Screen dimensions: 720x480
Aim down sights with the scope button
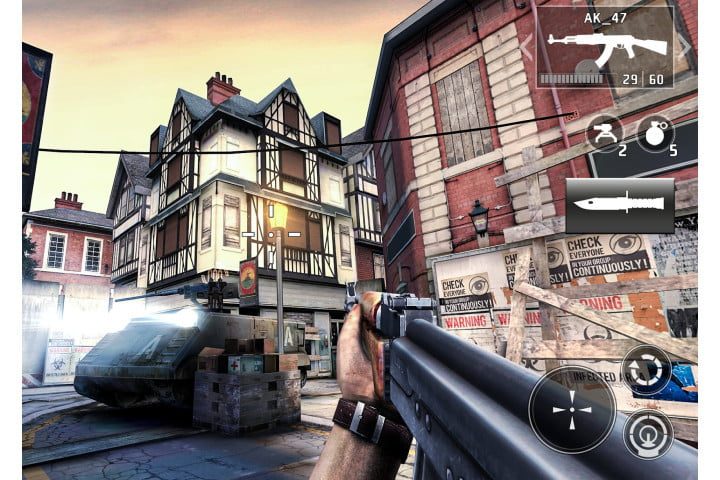coord(649,434)
